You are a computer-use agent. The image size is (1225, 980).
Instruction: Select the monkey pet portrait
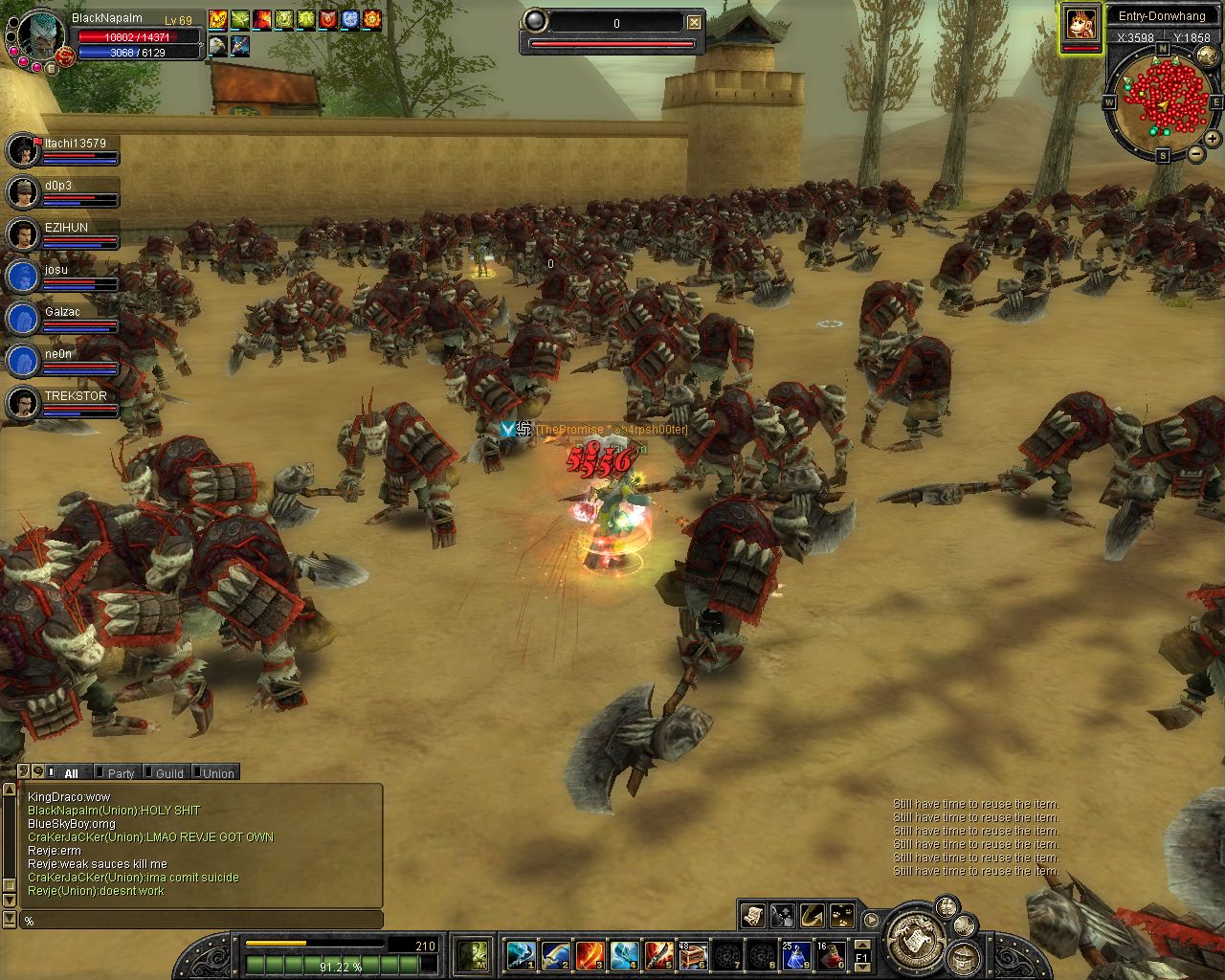[1081, 24]
